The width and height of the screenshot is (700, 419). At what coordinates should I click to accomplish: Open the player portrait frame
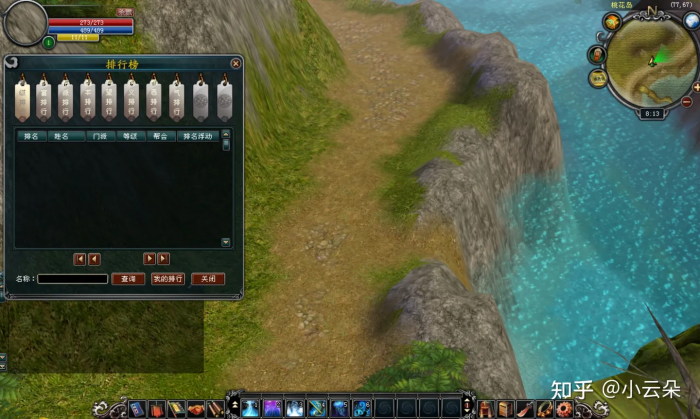[x=23, y=23]
